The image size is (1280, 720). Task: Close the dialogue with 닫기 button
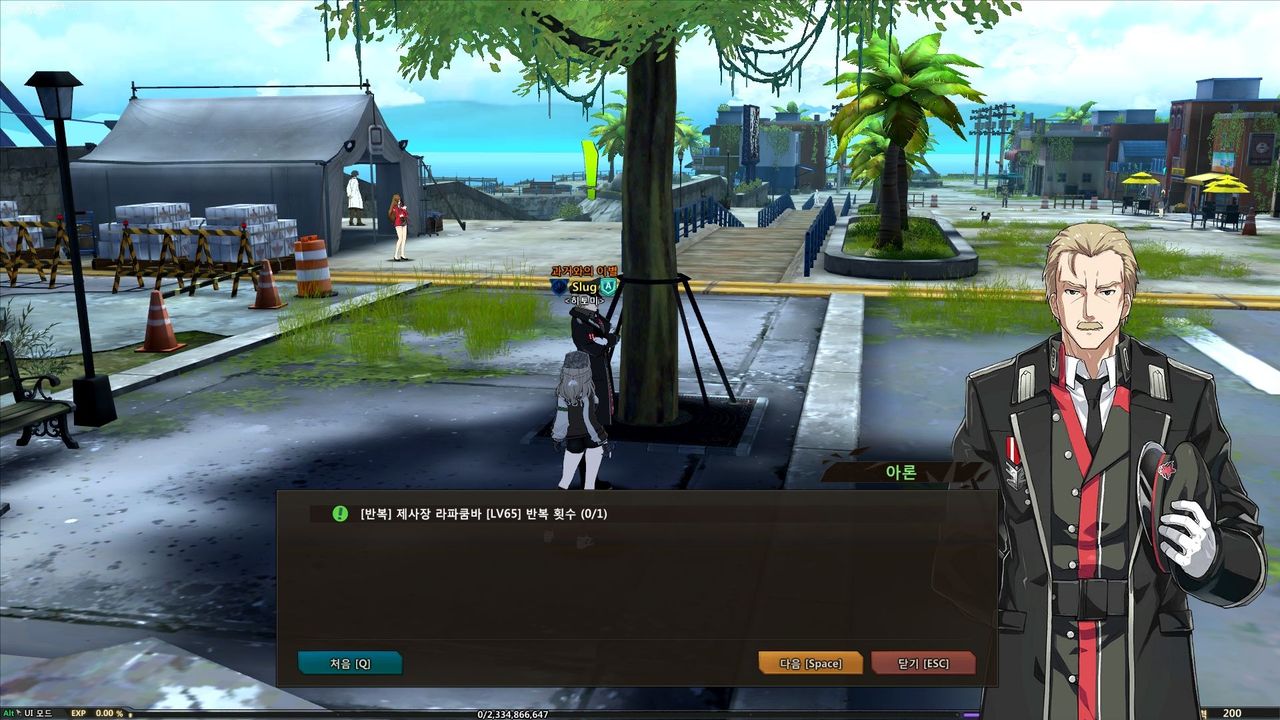[922, 663]
